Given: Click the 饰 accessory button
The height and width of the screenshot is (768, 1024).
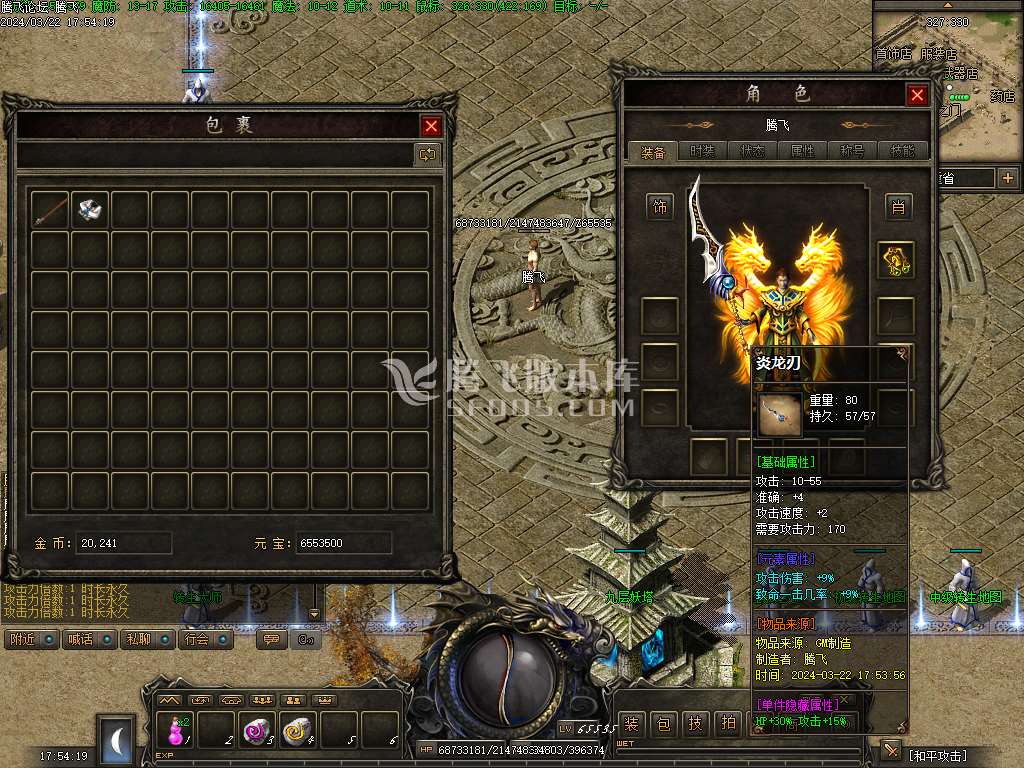Looking at the screenshot, I should [660, 207].
